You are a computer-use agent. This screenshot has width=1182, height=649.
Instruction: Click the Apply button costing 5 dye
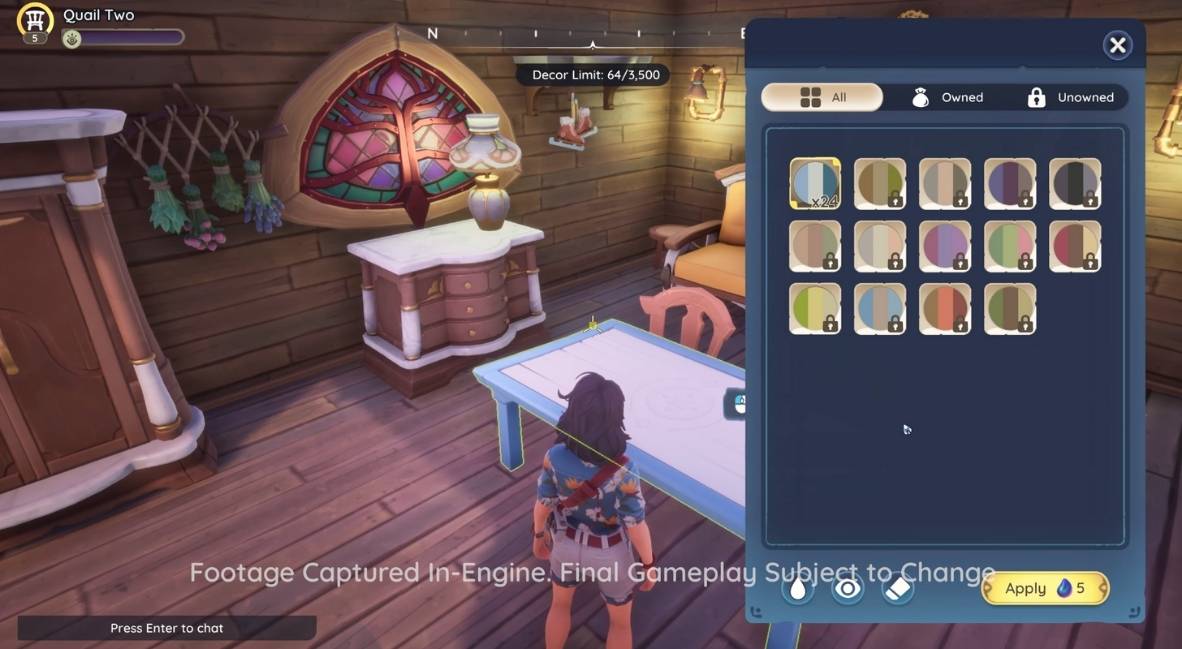(x=1045, y=589)
